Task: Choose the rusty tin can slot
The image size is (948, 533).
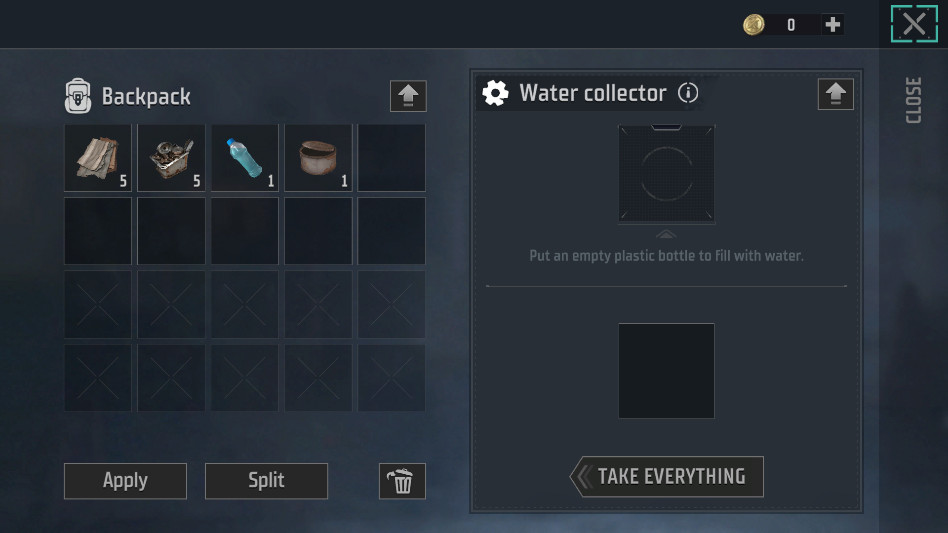Action: (318, 157)
